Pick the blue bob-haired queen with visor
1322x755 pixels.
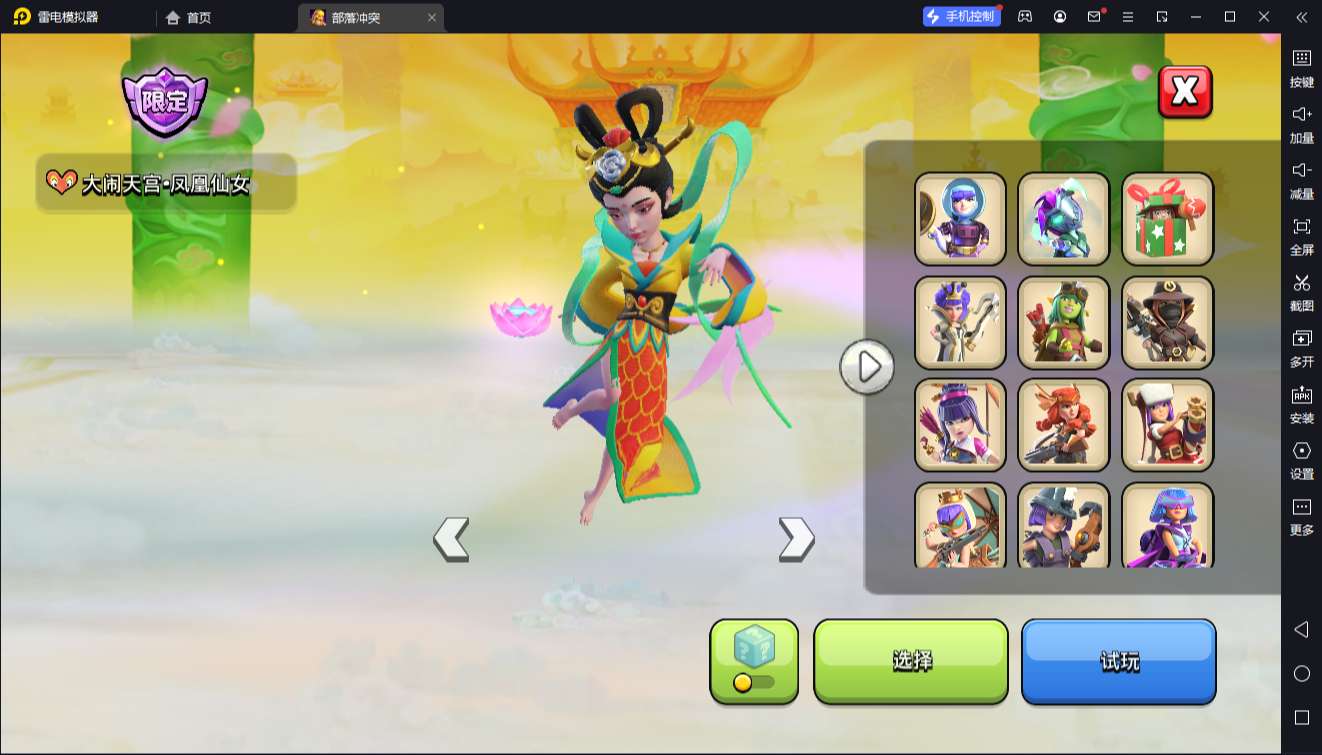tap(1167, 525)
